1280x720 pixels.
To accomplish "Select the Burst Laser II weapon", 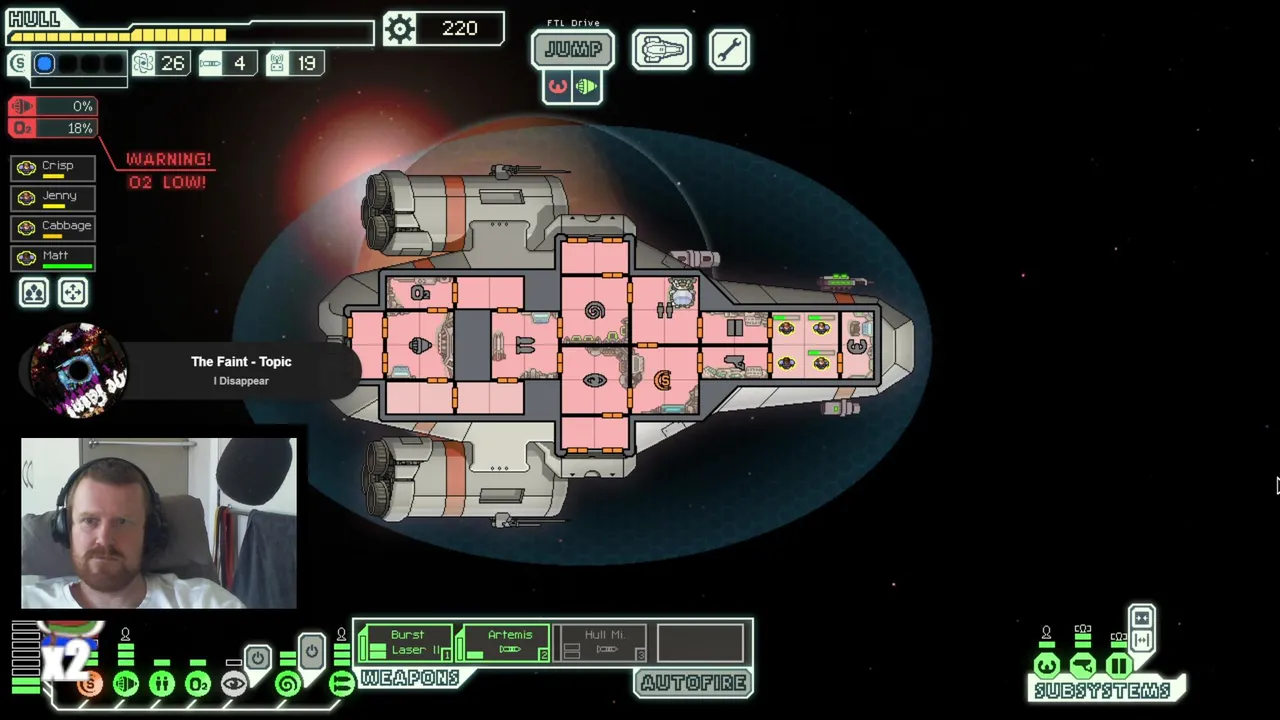I will point(406,643).
